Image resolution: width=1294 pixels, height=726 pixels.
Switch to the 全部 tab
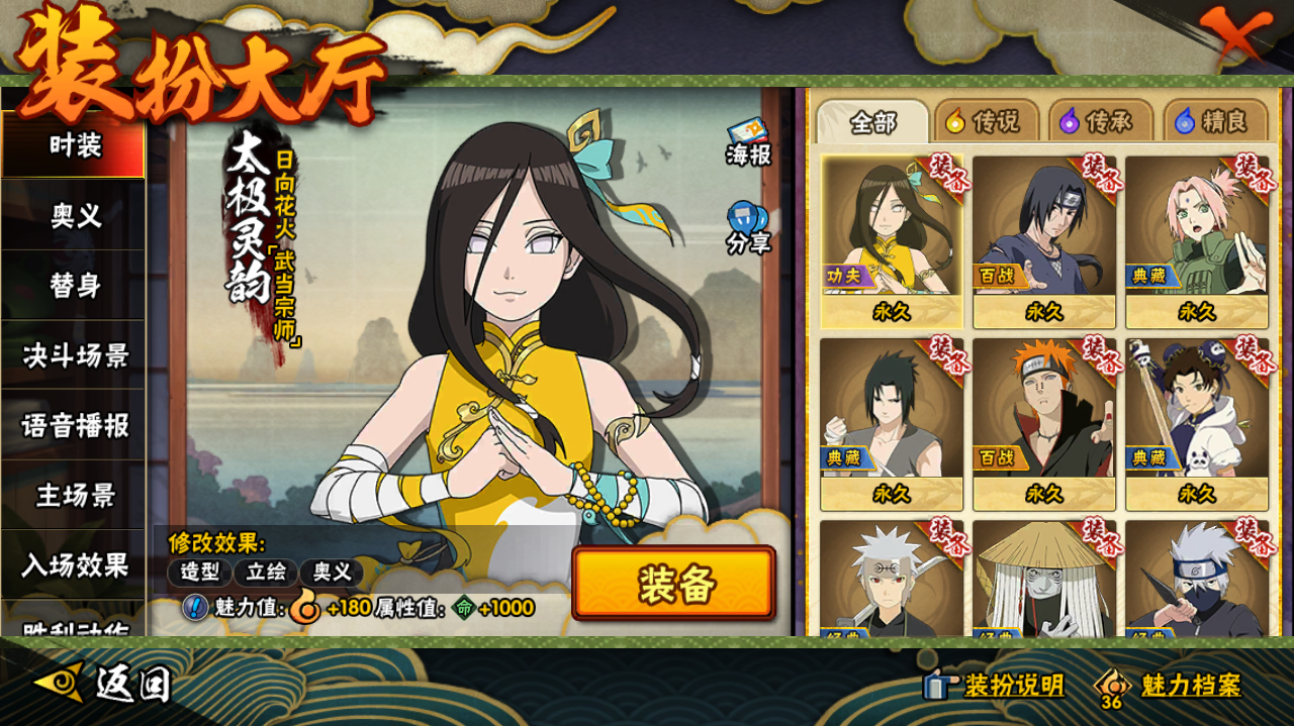[x=873, y=122]
